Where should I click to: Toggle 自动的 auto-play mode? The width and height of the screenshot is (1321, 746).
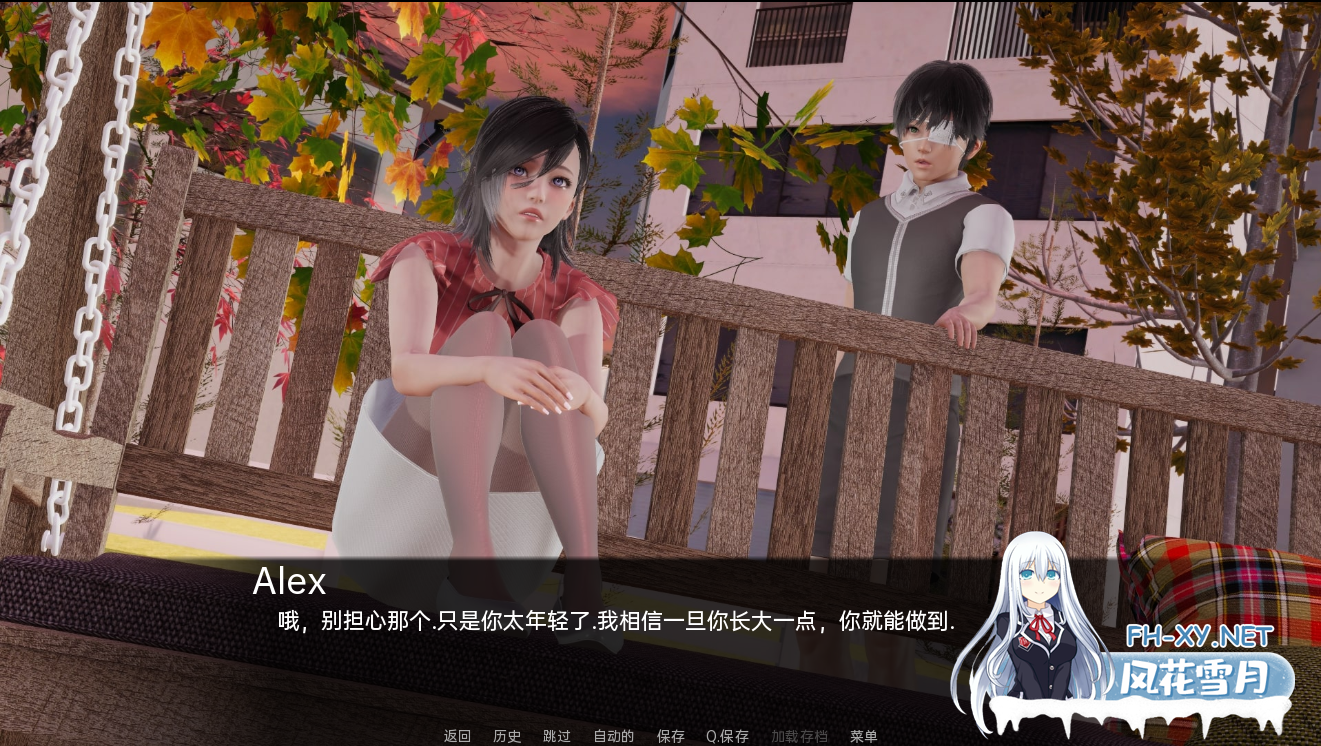(611, 736)
